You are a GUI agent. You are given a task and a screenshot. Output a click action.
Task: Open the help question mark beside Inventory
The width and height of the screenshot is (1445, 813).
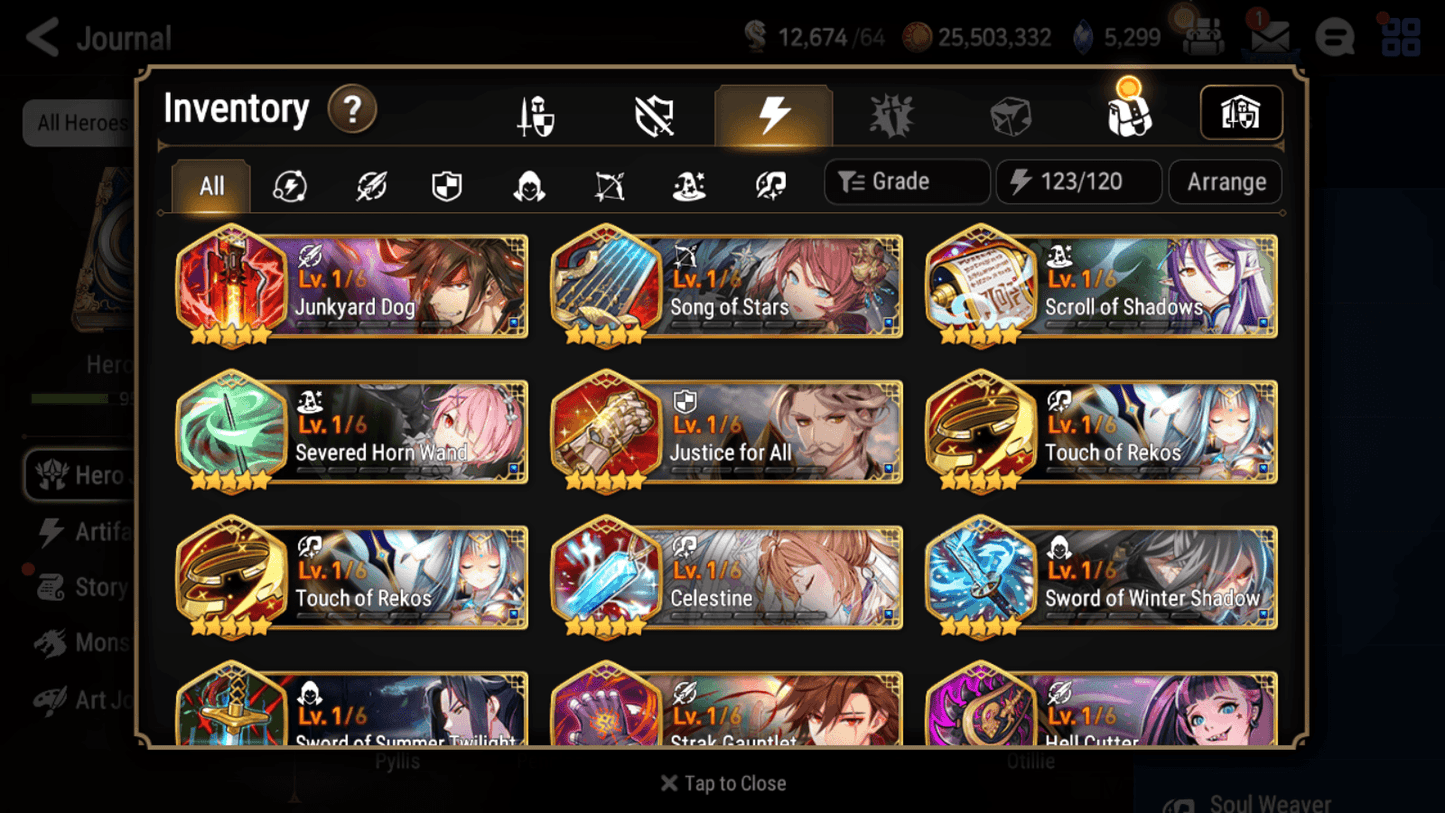353,110
